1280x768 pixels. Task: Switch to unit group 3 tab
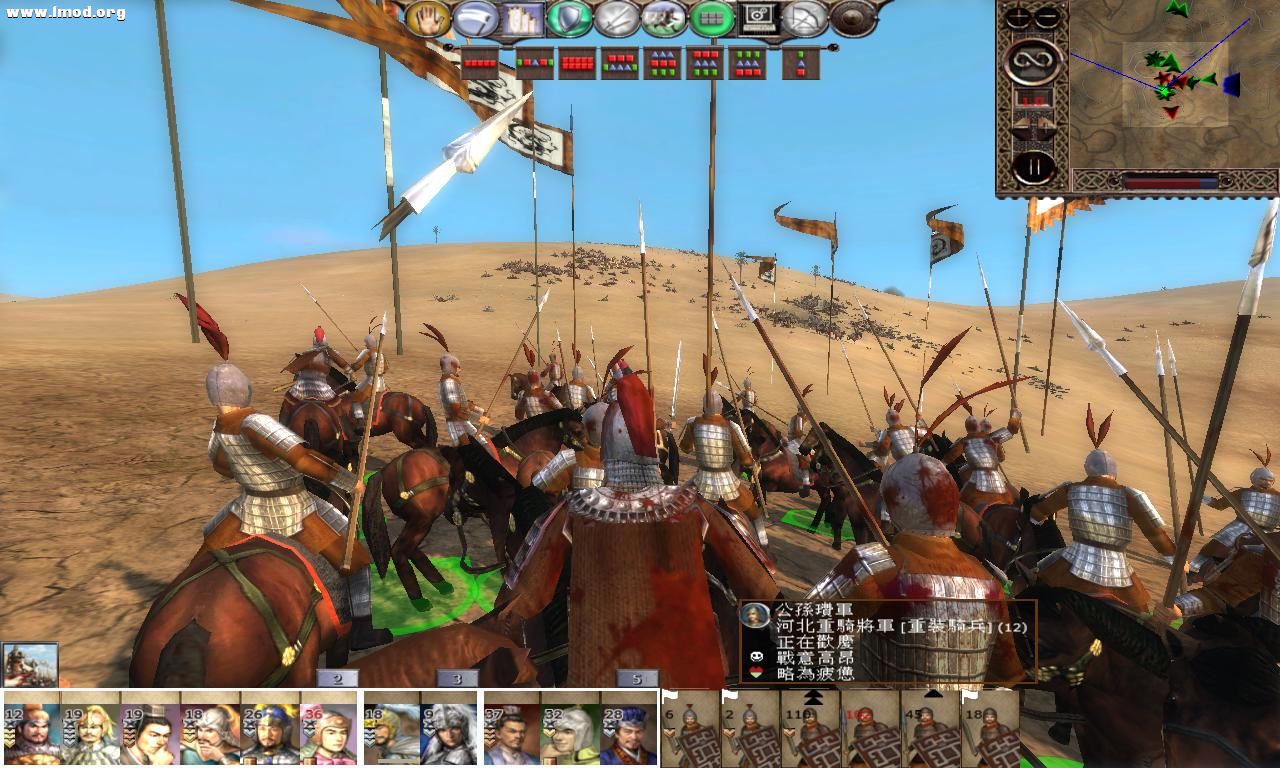click(457, 679)
